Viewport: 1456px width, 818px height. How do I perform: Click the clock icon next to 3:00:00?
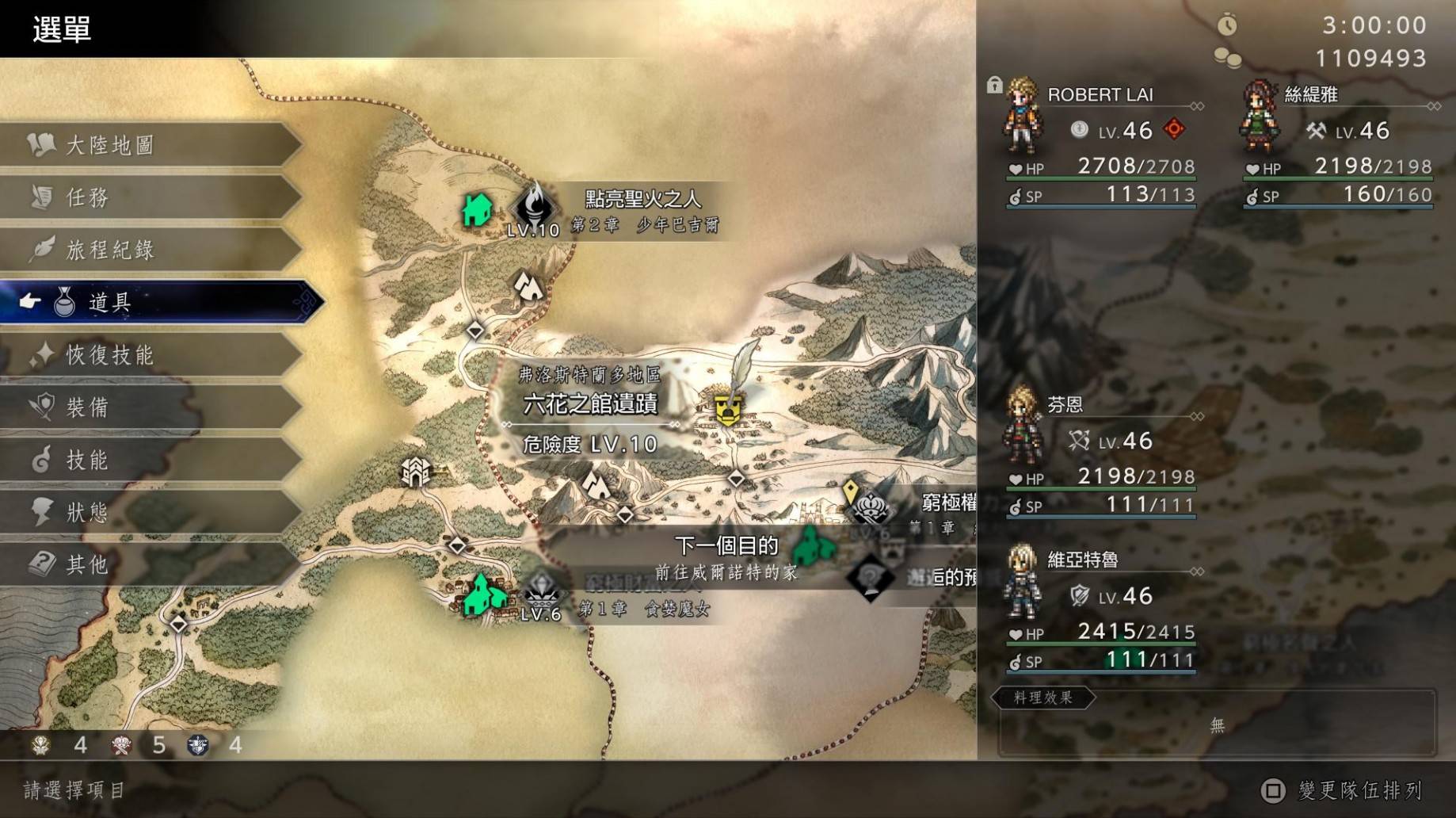point(1227,25)
